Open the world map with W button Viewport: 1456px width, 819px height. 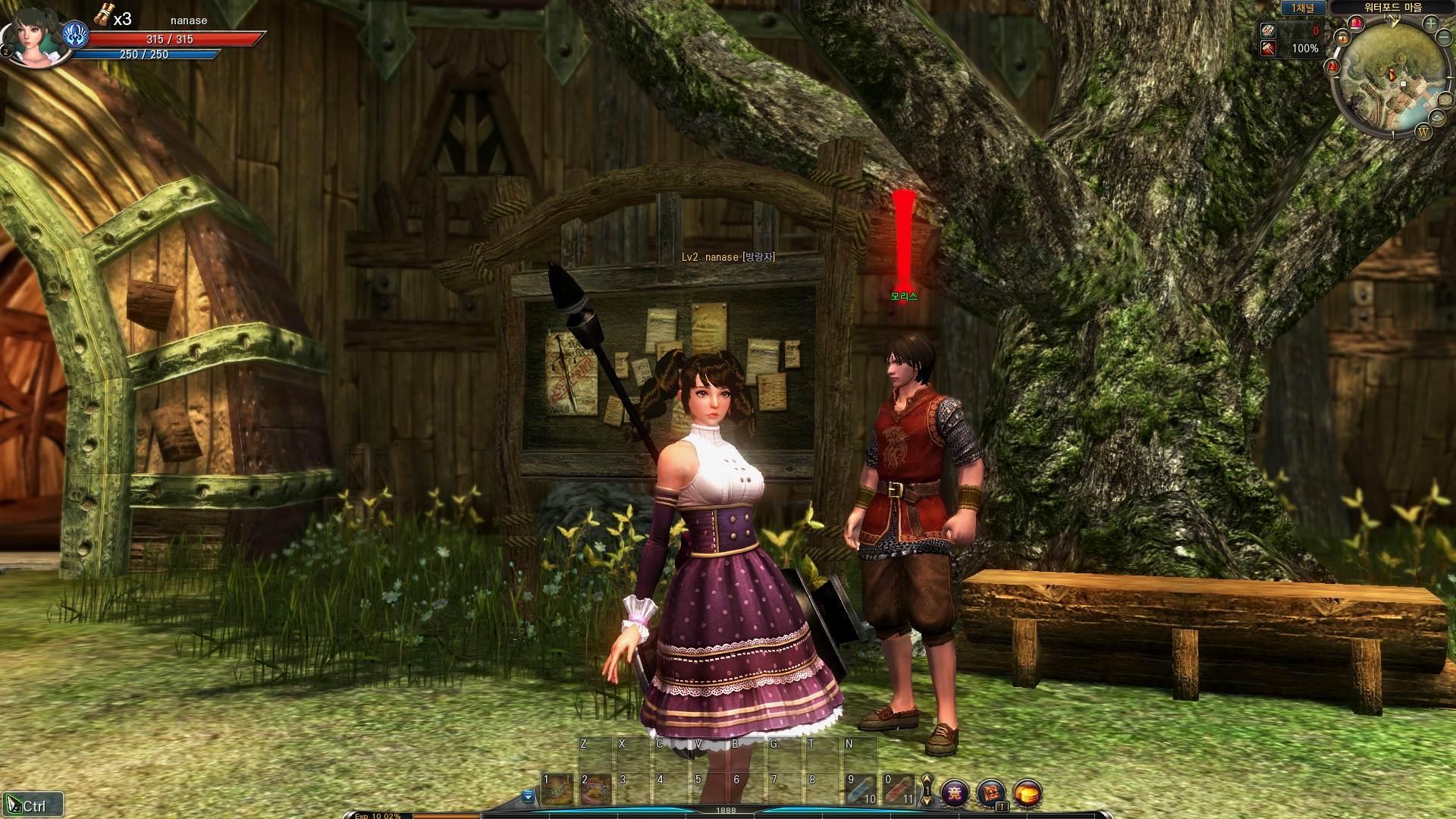pos(1423,132)
